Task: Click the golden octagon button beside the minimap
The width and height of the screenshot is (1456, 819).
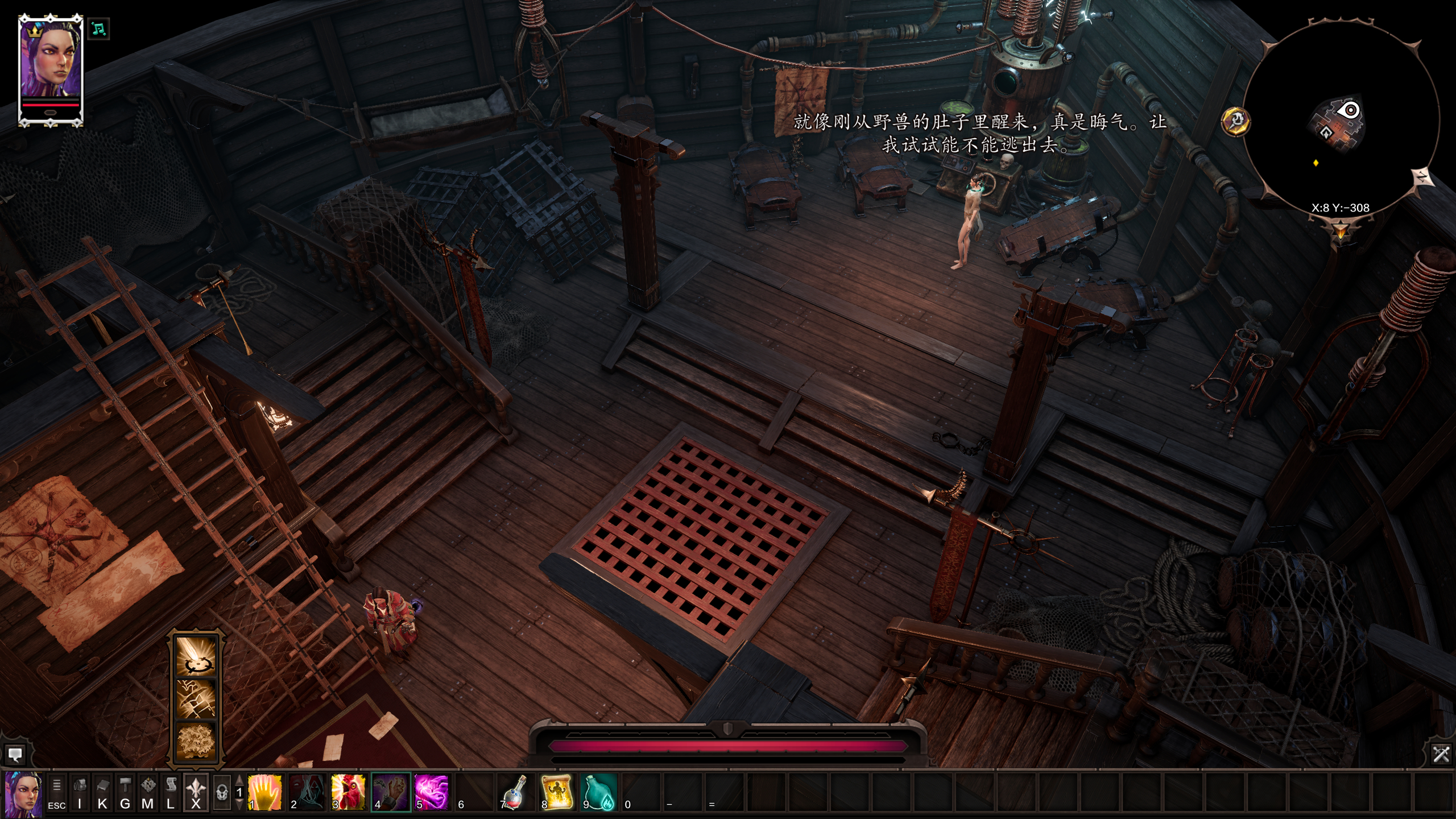Action: click(1235, 121)
